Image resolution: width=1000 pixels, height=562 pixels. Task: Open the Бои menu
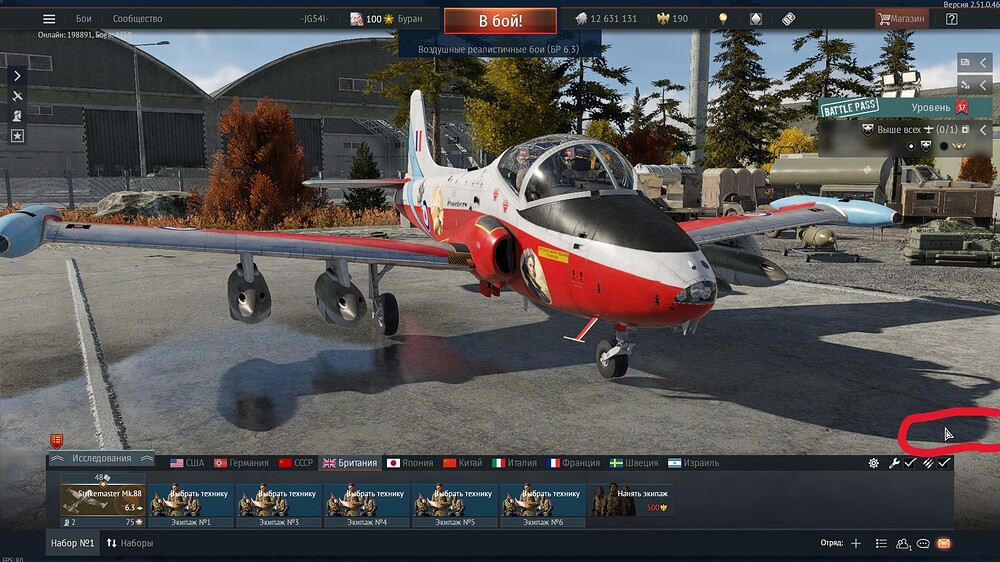click(x=84, y=19)
